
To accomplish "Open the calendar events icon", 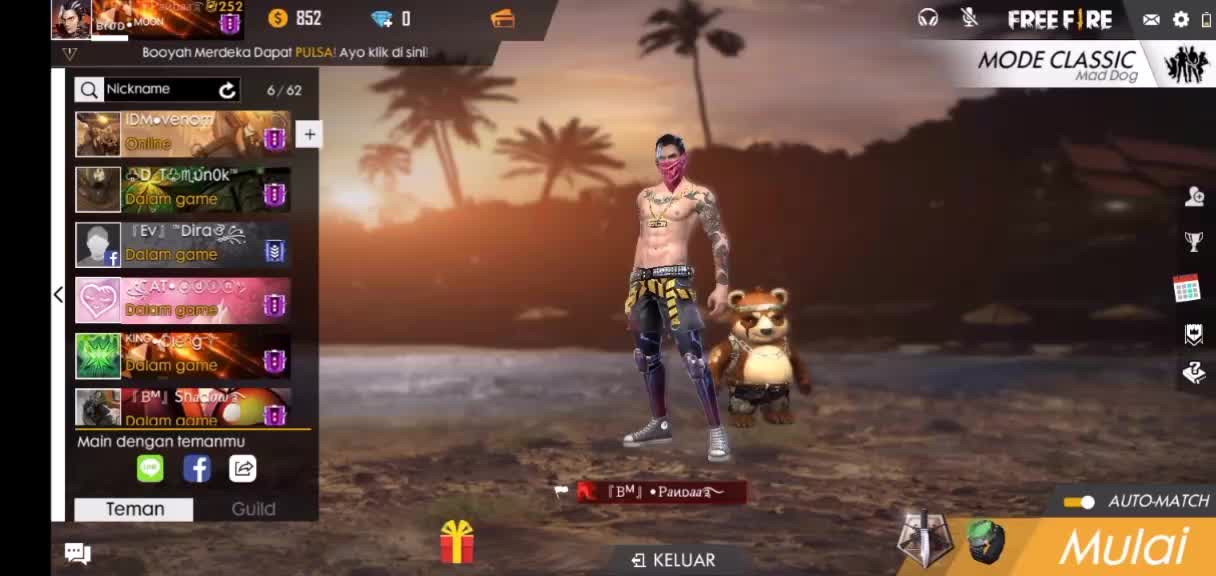I will pos(1187,288).
